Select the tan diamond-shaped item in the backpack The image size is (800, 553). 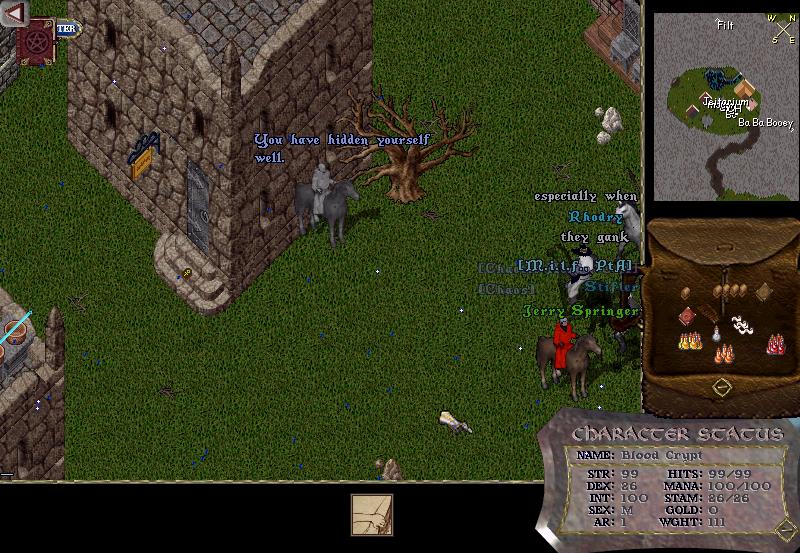click(x=763, y=291)
